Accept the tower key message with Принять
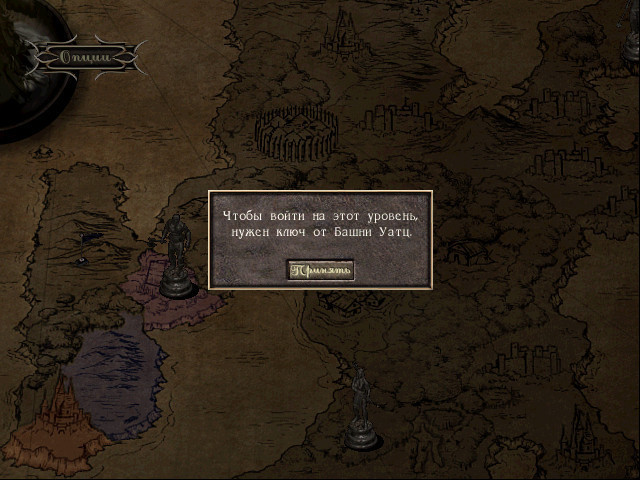Image resolution: width=640 pixels, height=480 pixels. pos(320,270)
